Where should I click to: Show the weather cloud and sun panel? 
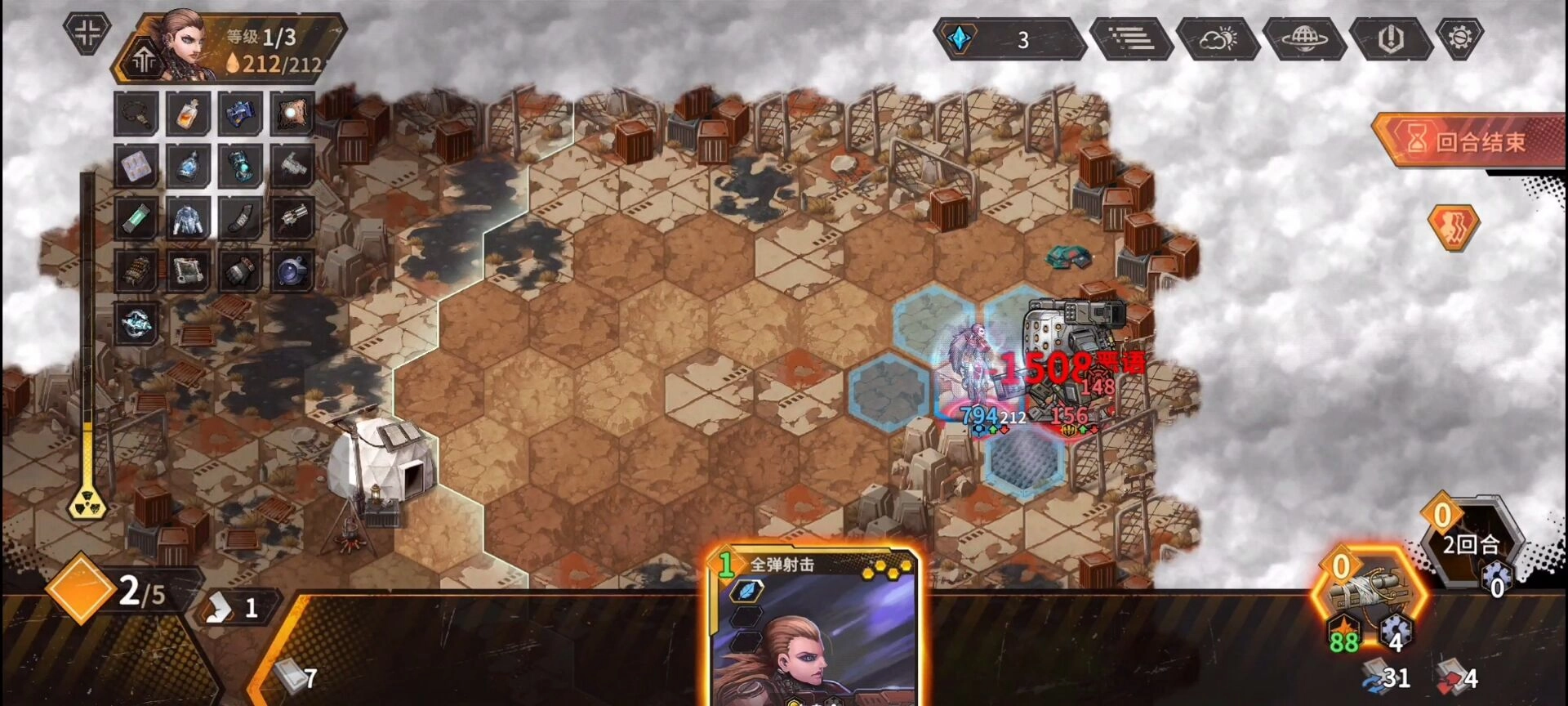click(1217, 38)
